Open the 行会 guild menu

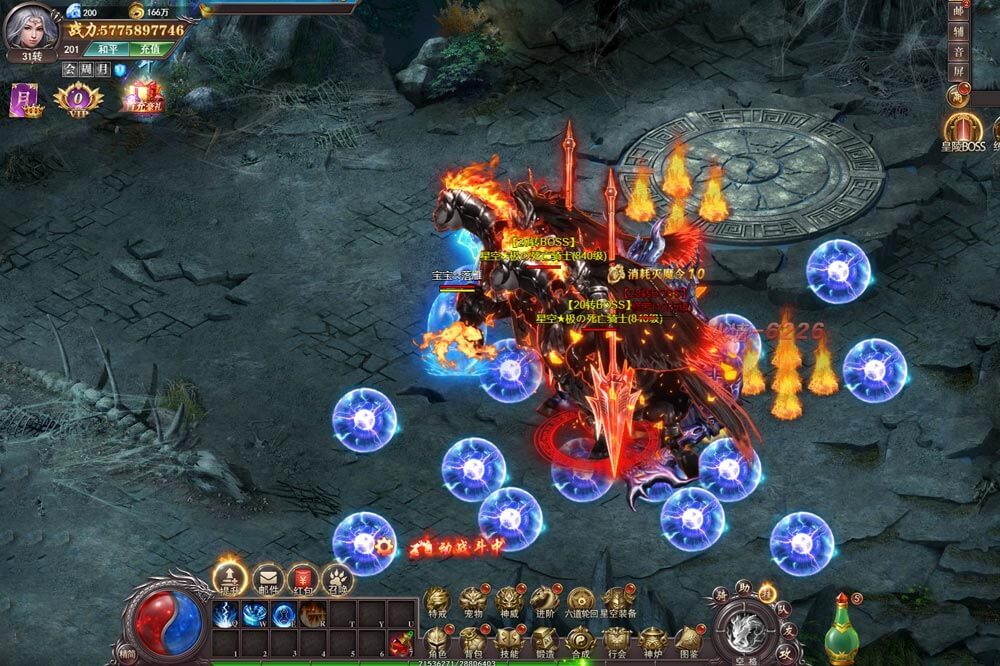[x=616, y=640]
